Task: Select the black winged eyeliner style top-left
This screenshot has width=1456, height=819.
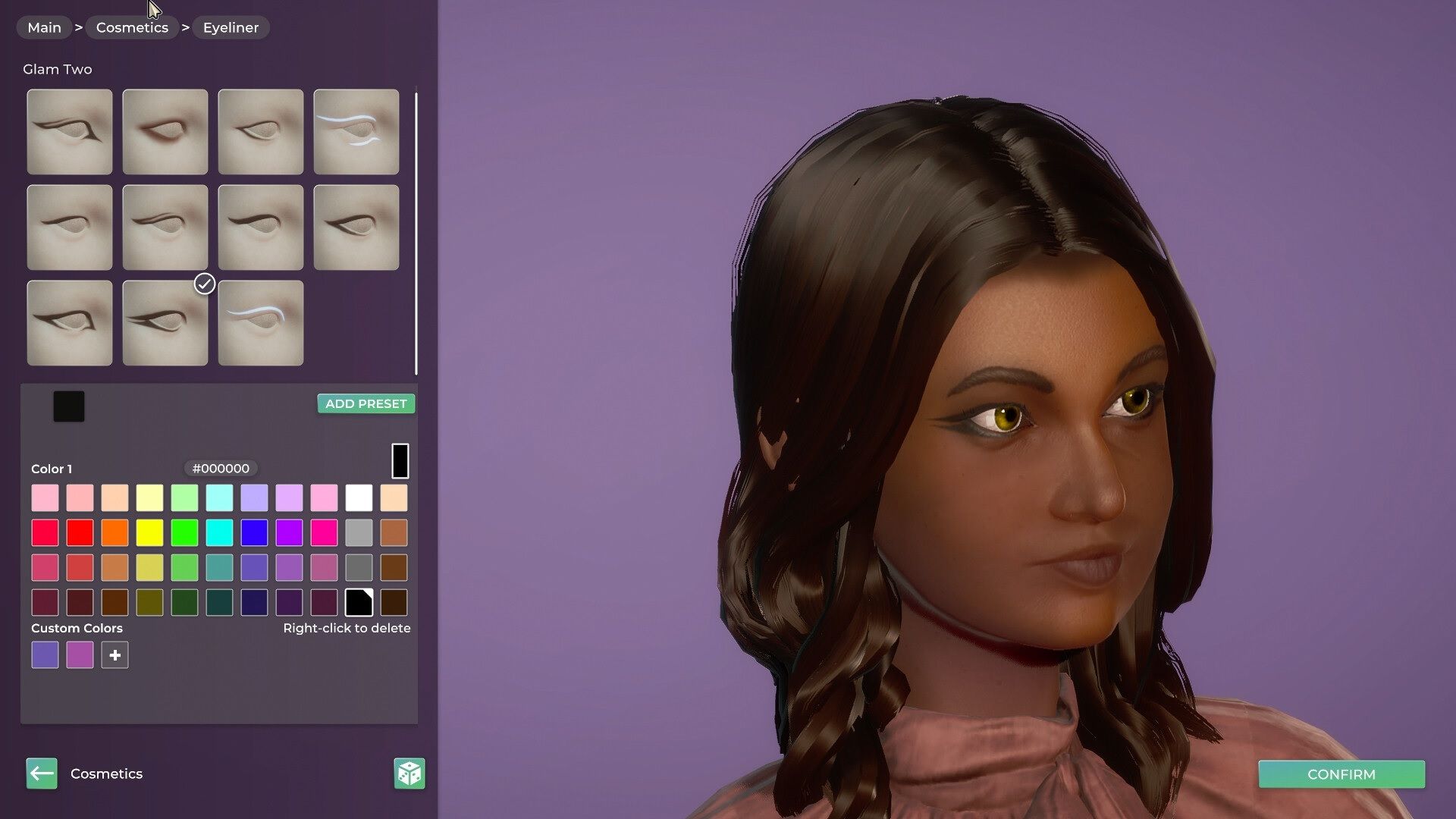Action: (x=69, y=131)
